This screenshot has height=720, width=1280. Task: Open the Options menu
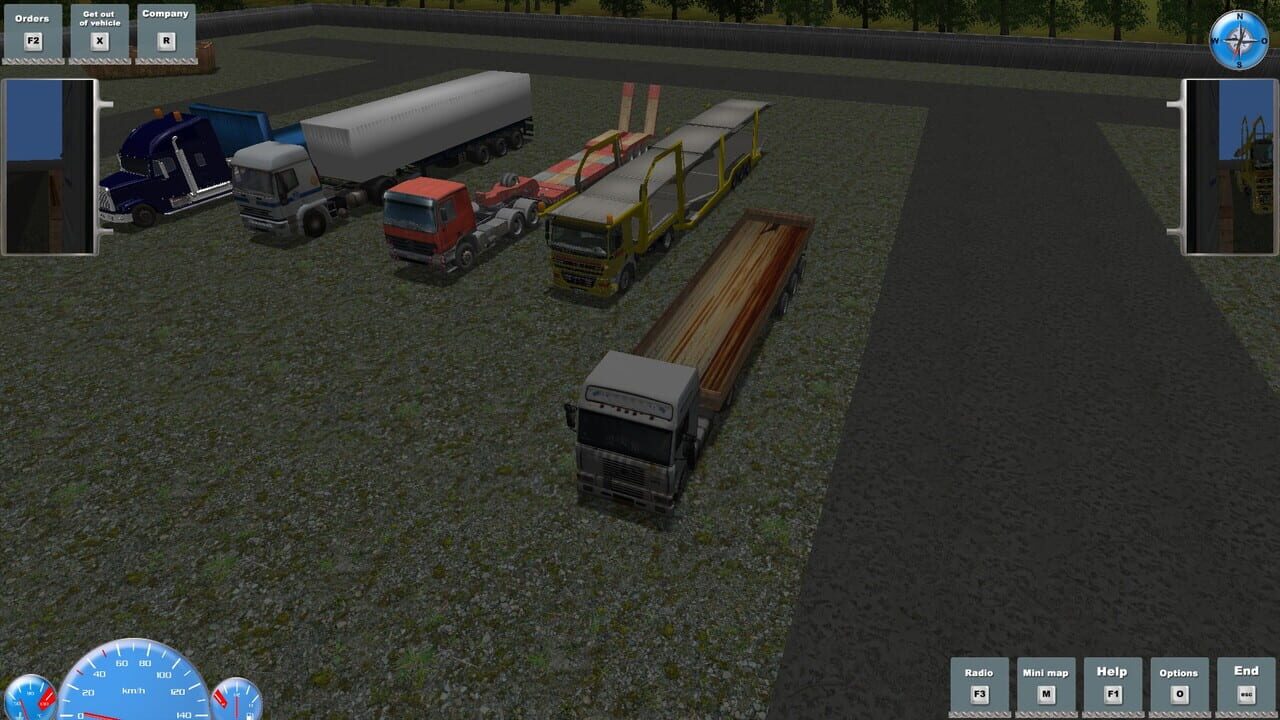coord(1180,673)
